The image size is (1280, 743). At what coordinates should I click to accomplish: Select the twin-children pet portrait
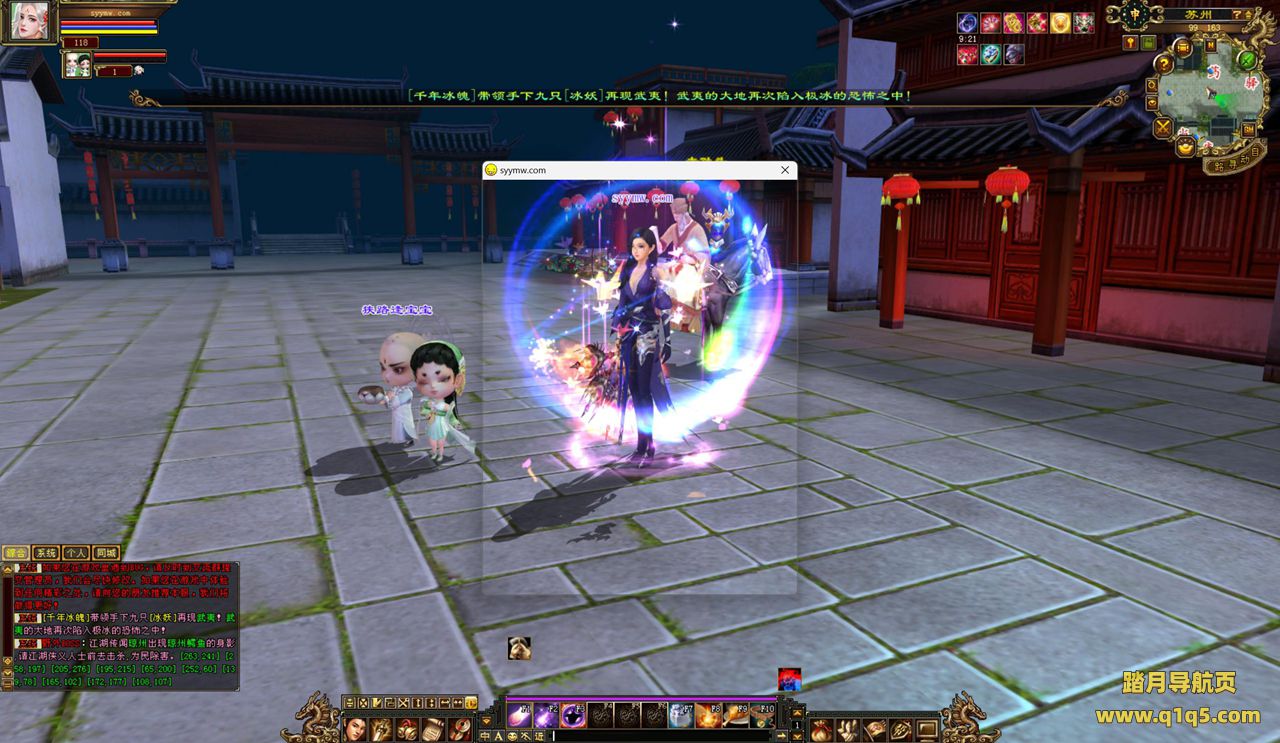click(76, 65)
